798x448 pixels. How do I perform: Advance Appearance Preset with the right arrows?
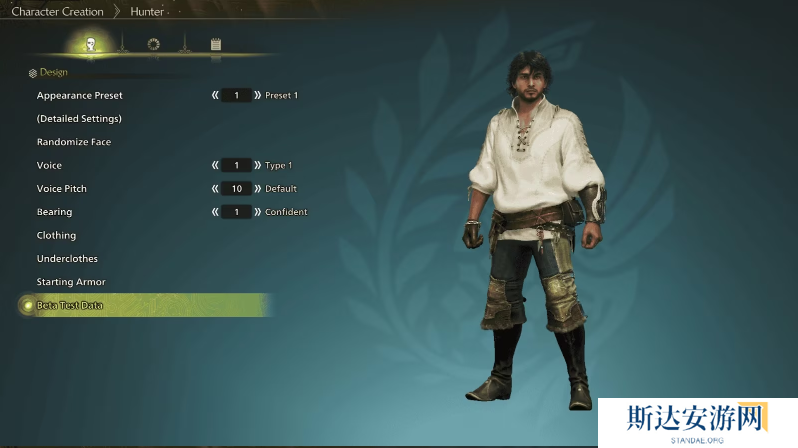point(258,95)
